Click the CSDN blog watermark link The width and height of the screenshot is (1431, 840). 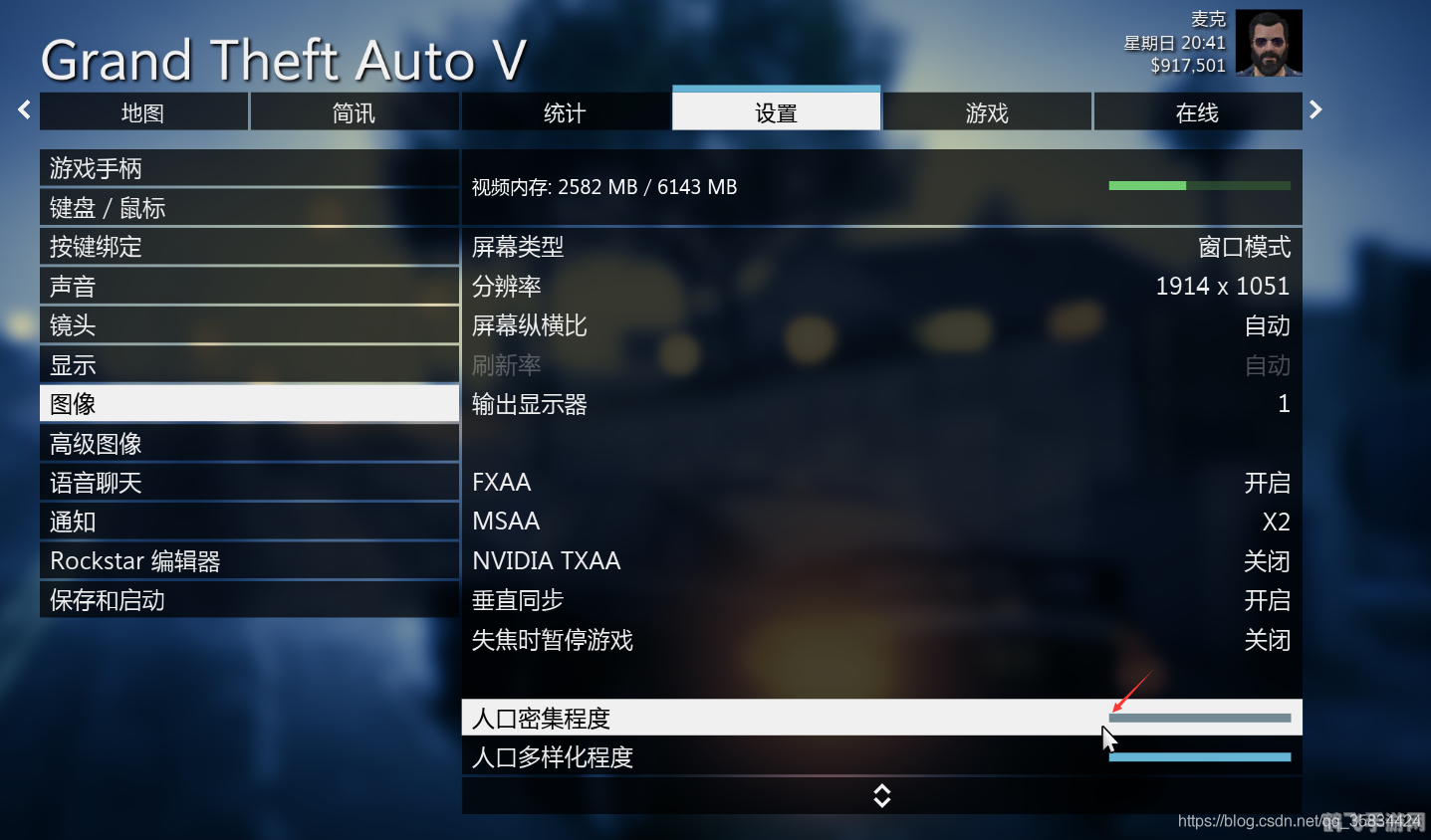(x=1298, y=821)
